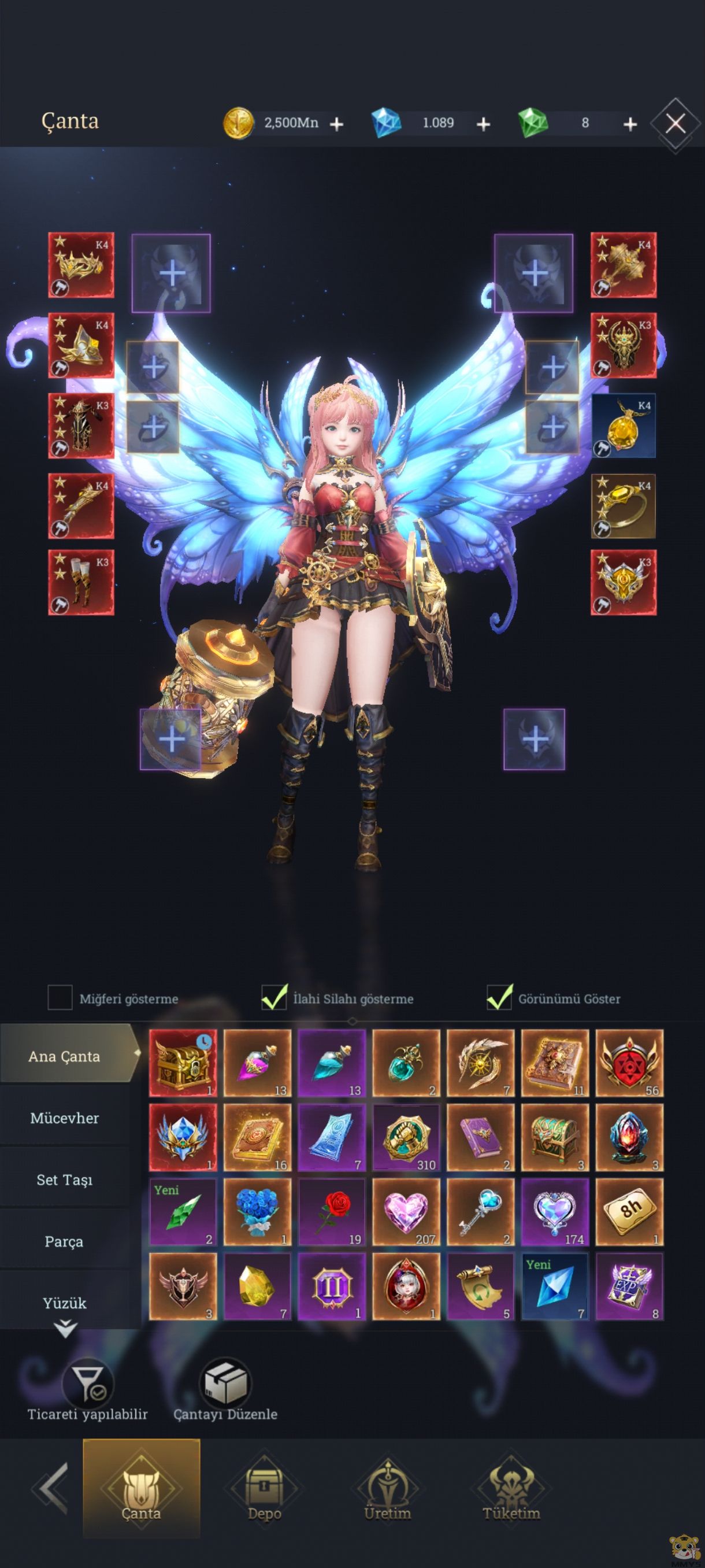
Task: Open the Depo storage tab
Action: (x=264, y=1494)
